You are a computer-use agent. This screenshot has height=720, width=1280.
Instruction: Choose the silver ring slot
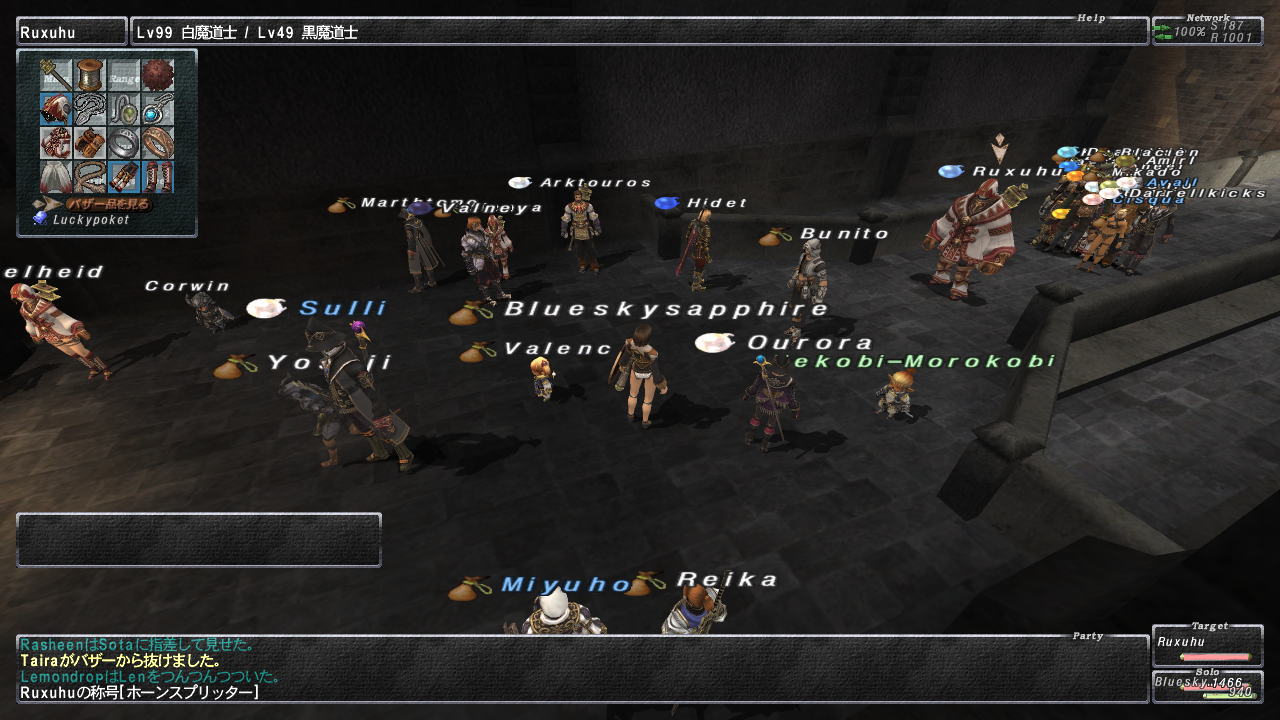point(124,143)
